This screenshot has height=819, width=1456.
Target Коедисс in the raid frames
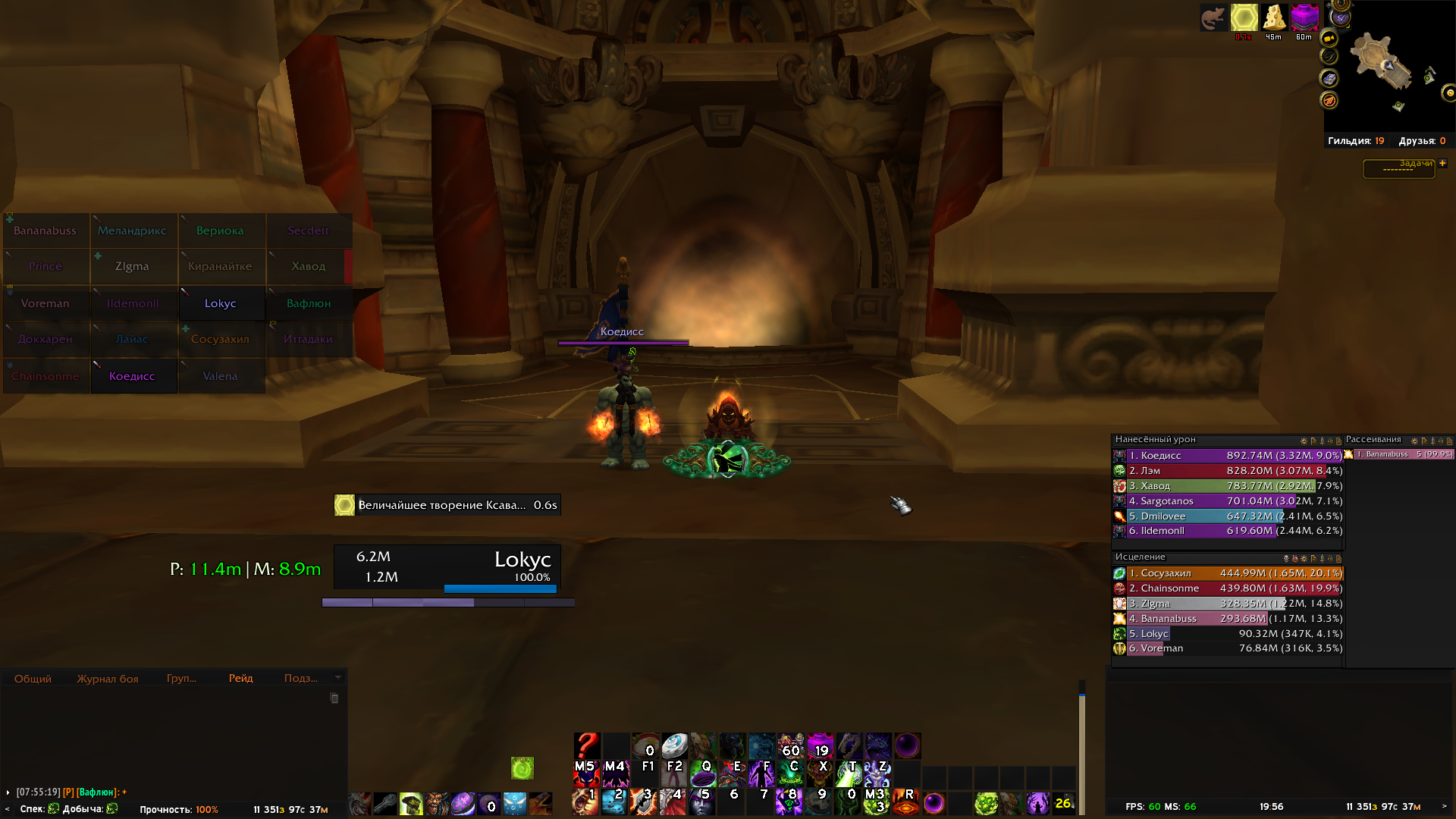pyautogui.click(x=133, y=376)
